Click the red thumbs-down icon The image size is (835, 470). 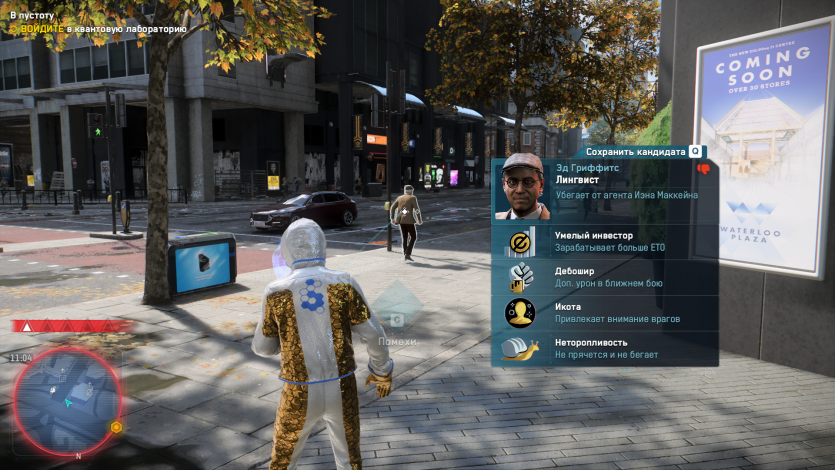coord(703,169)
